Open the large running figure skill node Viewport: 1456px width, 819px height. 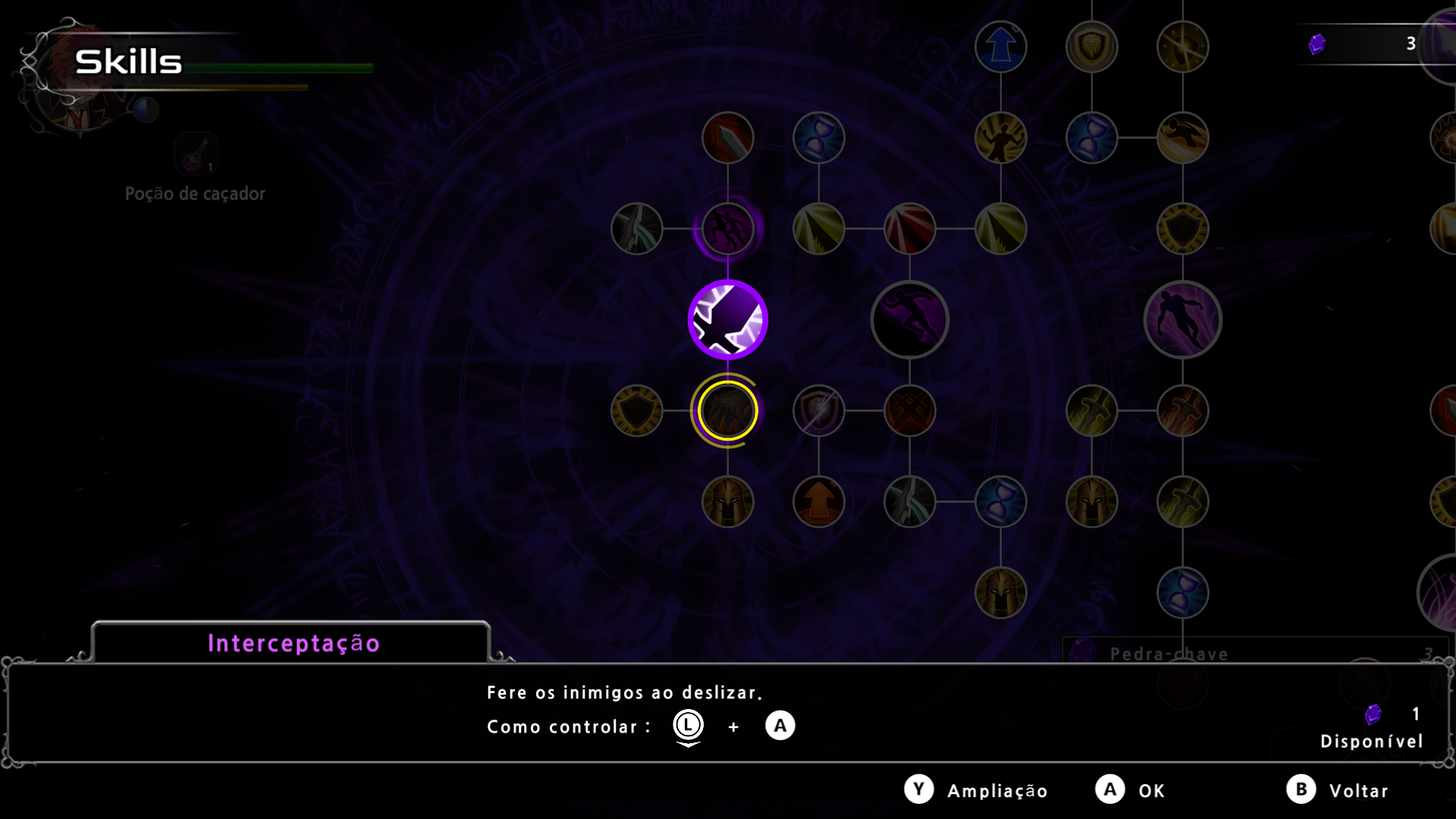[x=909, y=320]
